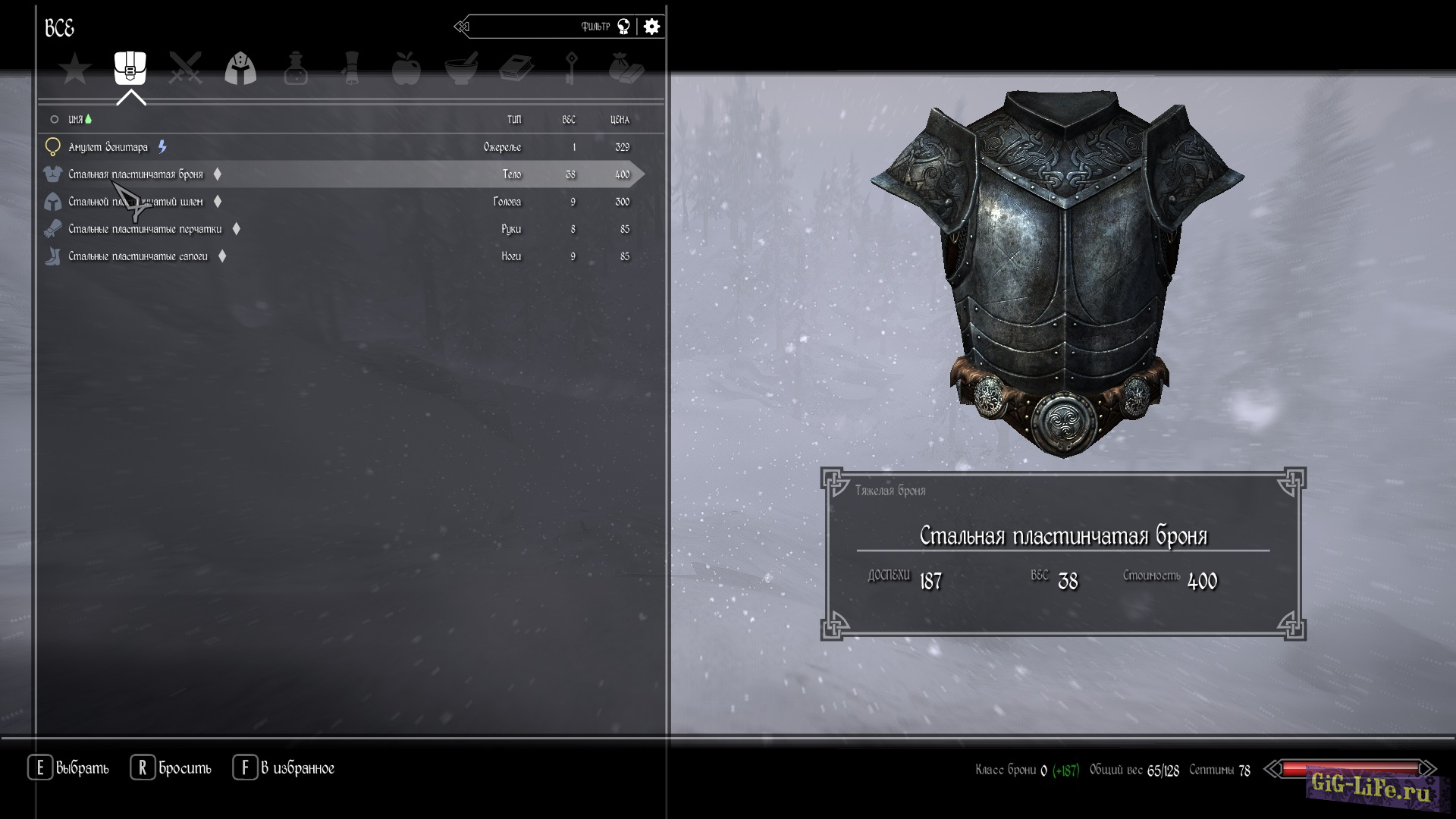Select the Стальные пластинчатые сапоги row
The image size is (1456, 819).
[x=138, y=256]
